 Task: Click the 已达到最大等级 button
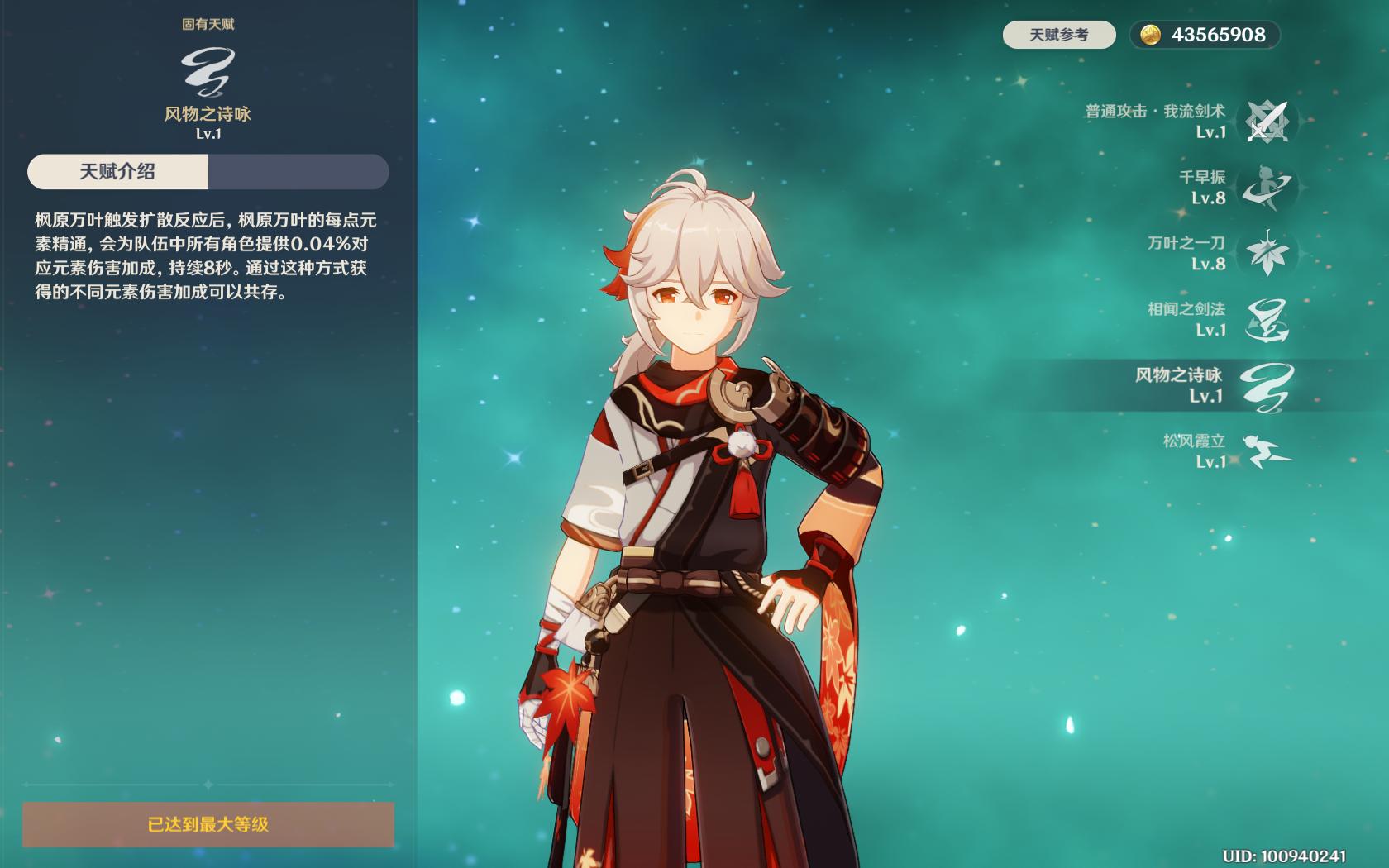(208, 824)
